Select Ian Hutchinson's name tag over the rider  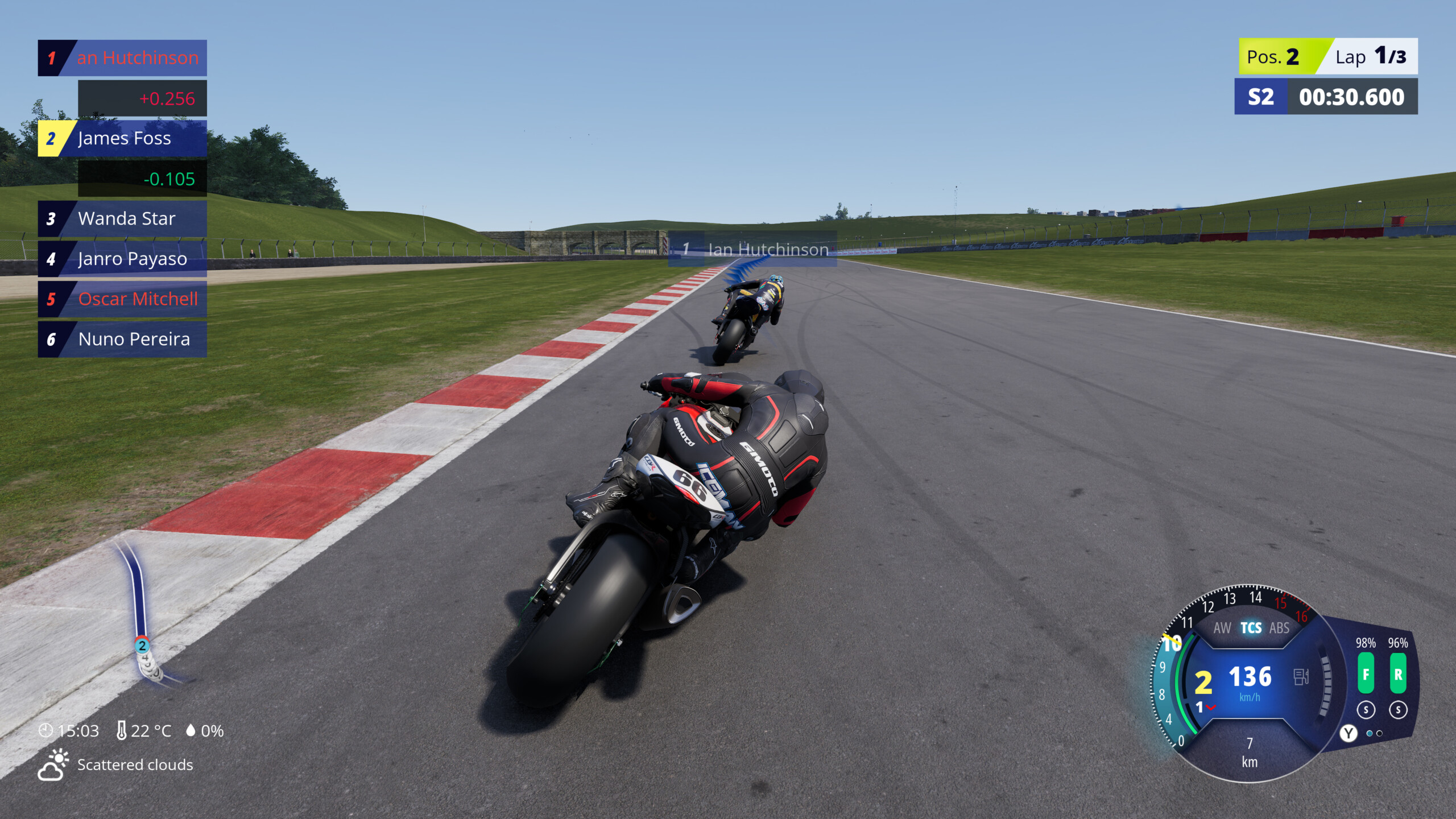tap(768, 249)
